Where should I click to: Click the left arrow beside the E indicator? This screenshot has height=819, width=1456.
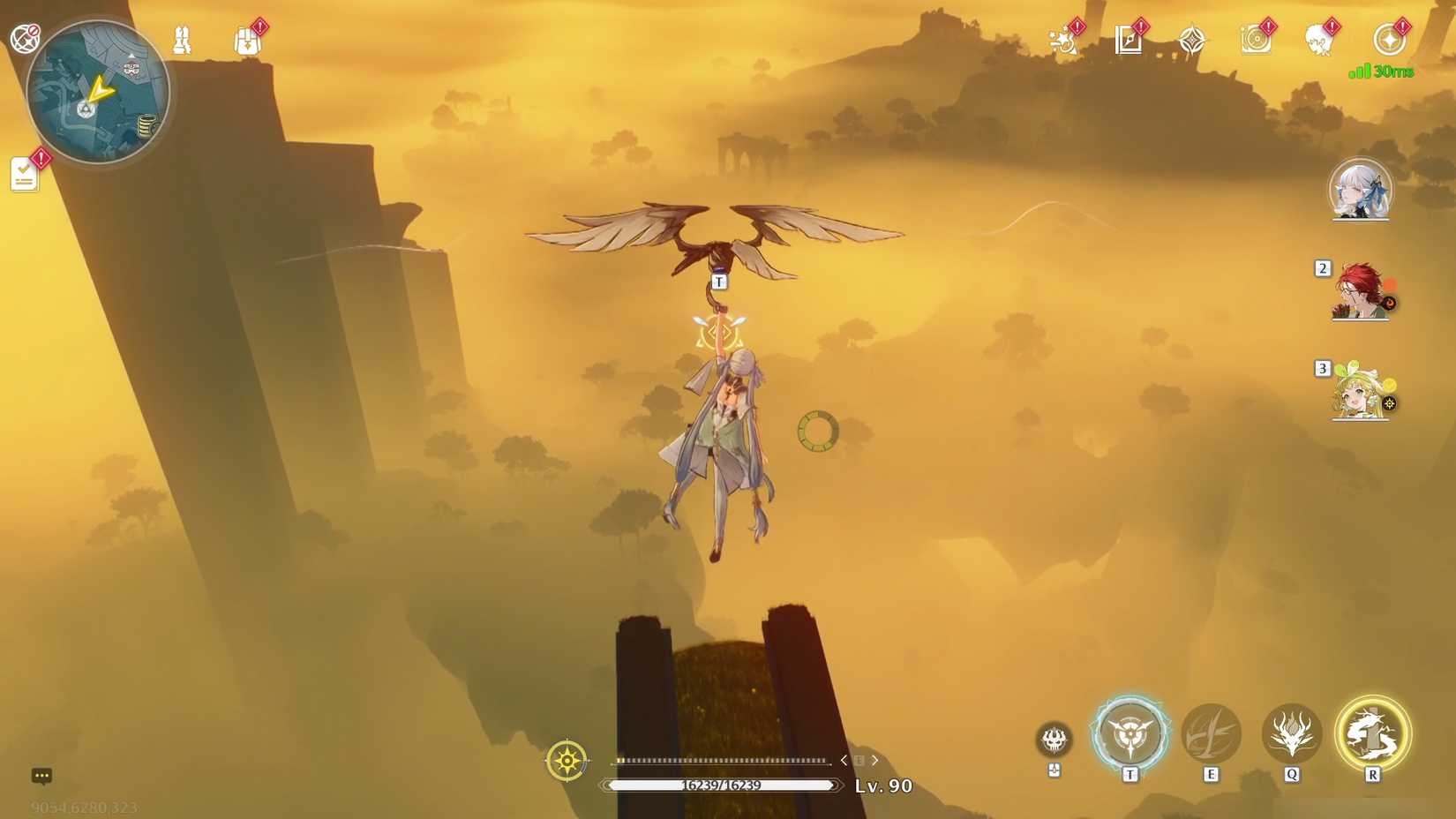842,759
